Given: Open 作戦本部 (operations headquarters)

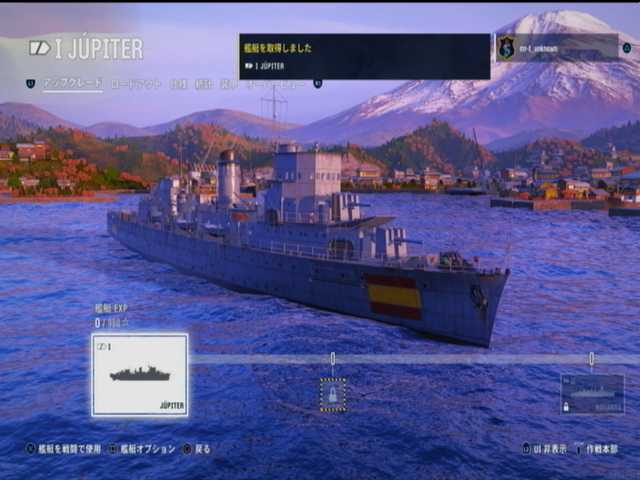Looking at the screenshot, I should [598, 449].
